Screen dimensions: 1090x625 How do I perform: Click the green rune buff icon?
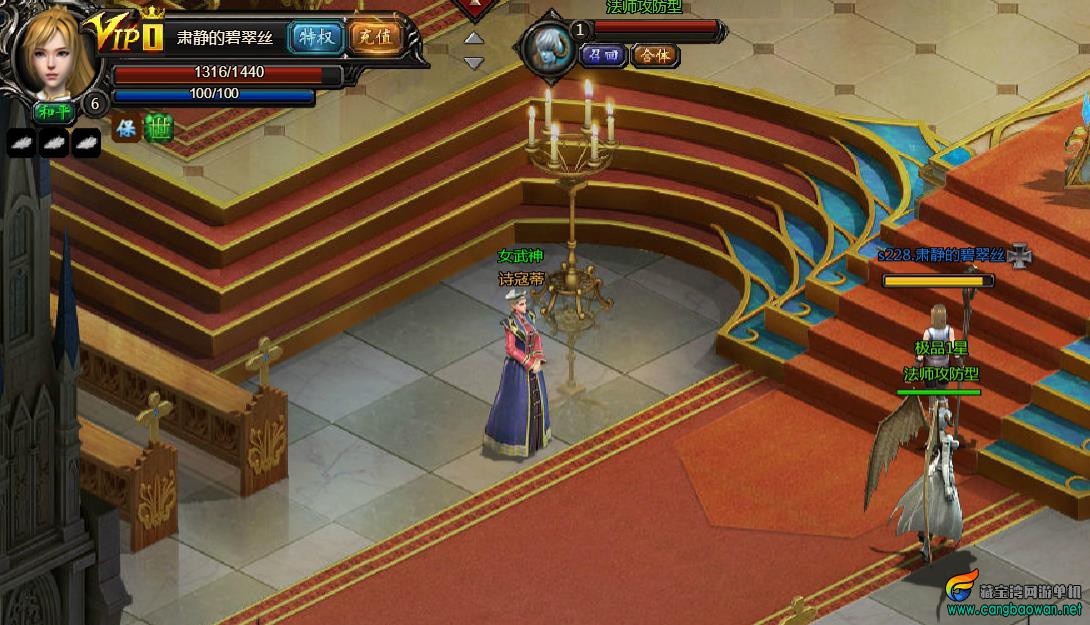coord(158,128)
